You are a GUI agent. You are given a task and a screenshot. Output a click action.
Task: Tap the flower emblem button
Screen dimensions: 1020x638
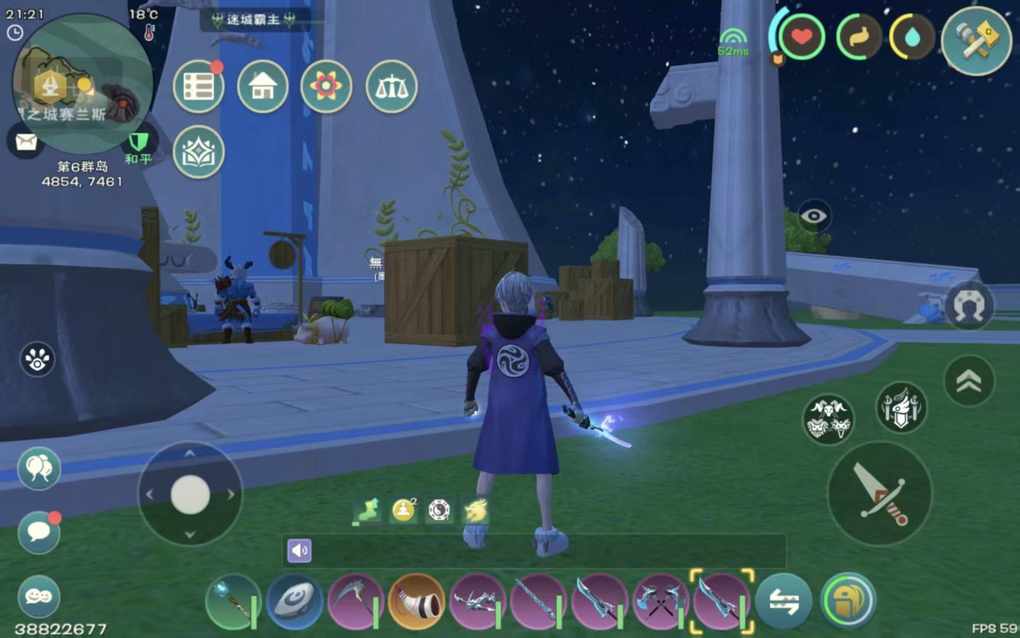click(326, 87)
